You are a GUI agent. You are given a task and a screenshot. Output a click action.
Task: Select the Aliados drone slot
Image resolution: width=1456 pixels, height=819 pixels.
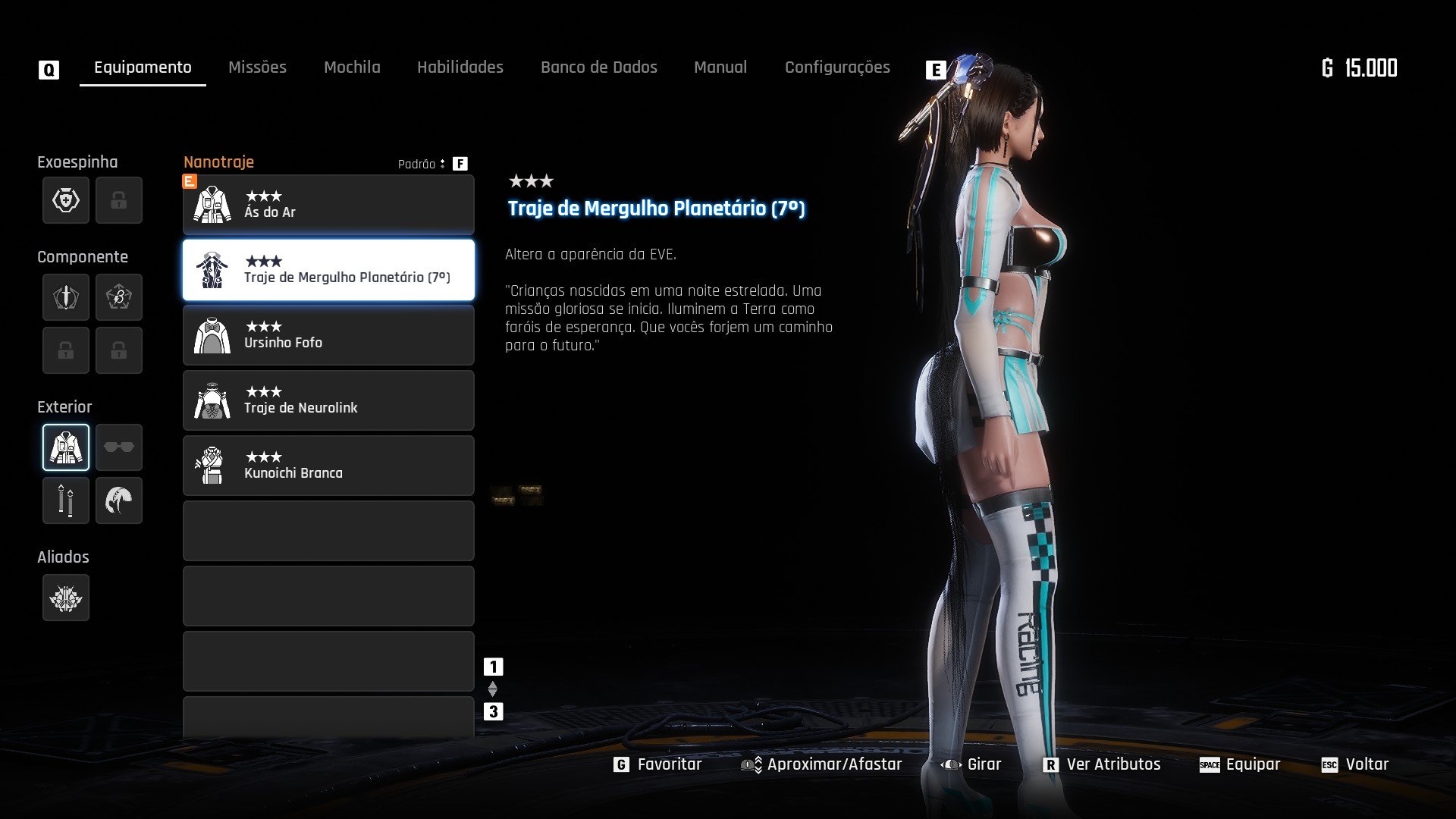(66, 598)
